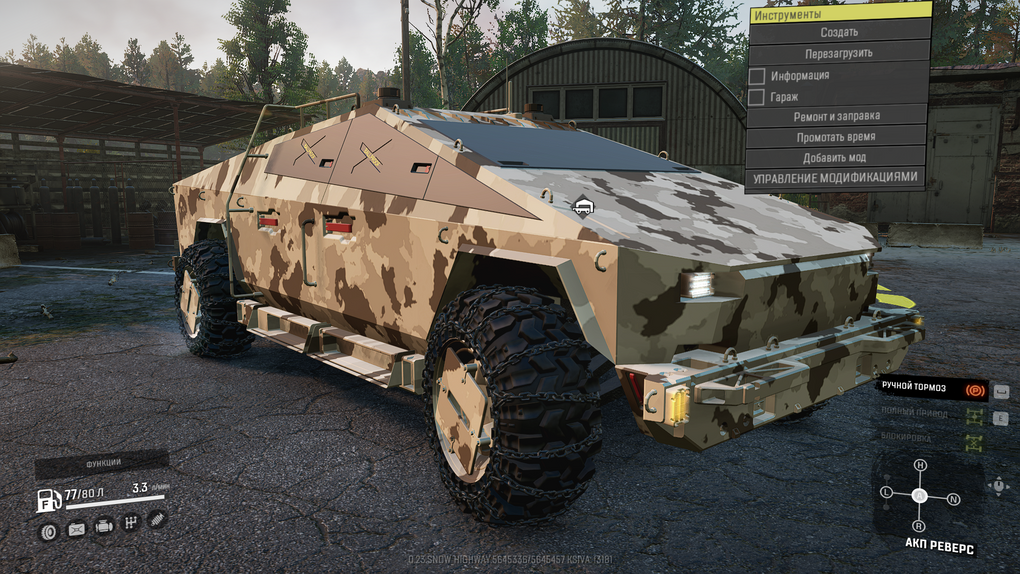Select the gearbox status icon
Viewport: 1020px width, 574px height.
pos(130,522)
